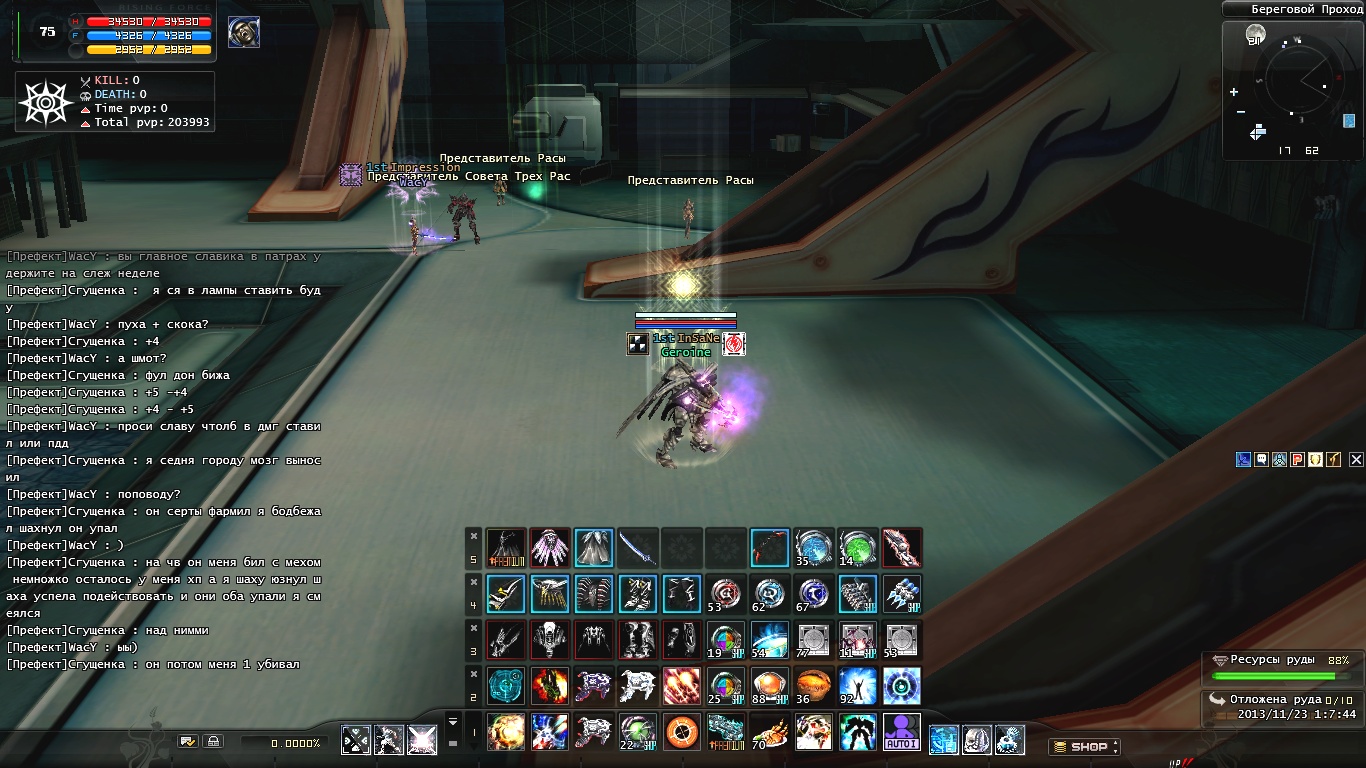Zoom out the minimap with minus button
Image resolution: width=1366 pixels, height=768 pixels.
[1240, 111]
